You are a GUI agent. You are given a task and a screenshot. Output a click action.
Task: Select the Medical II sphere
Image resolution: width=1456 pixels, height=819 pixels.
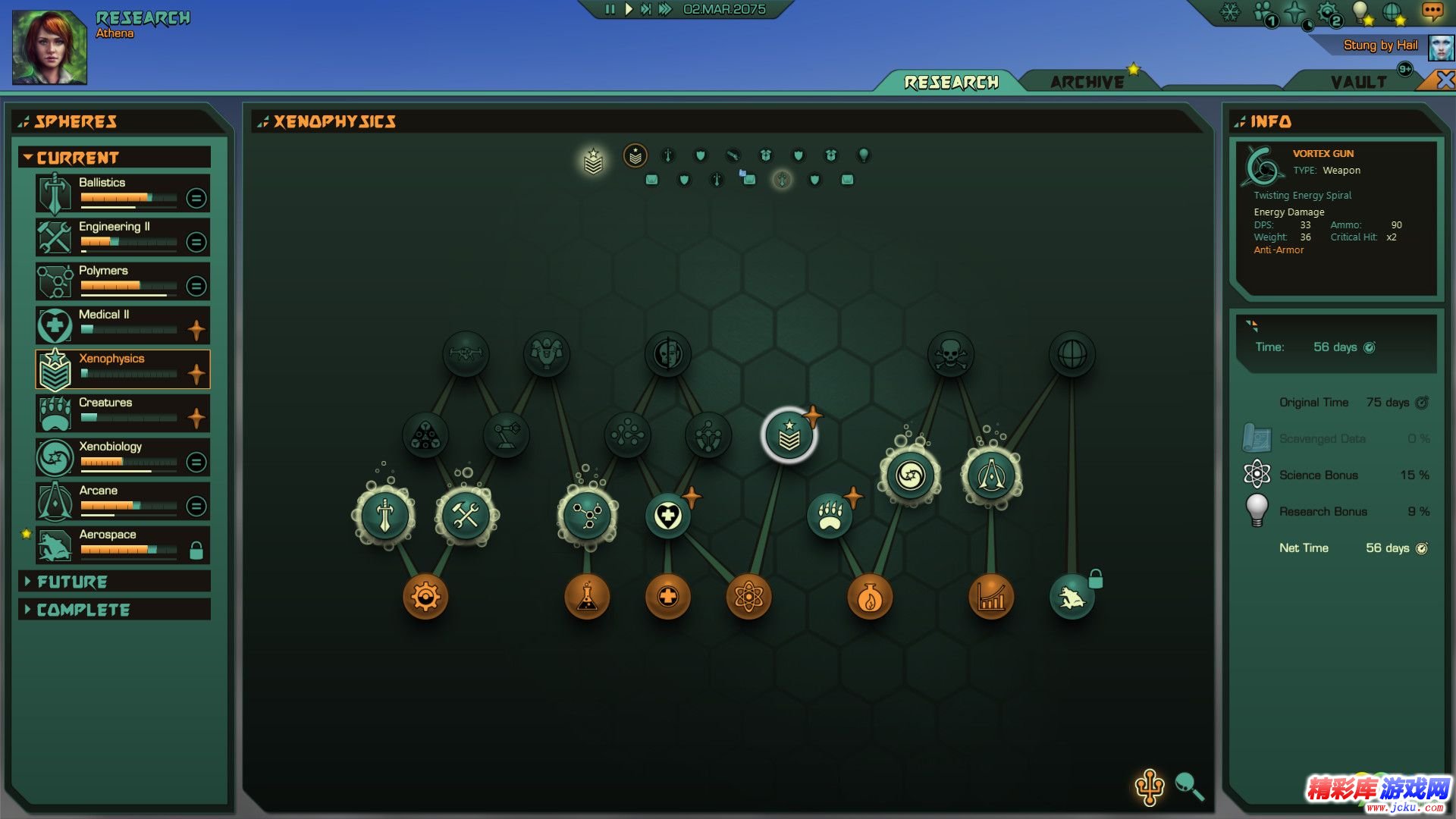122,325
